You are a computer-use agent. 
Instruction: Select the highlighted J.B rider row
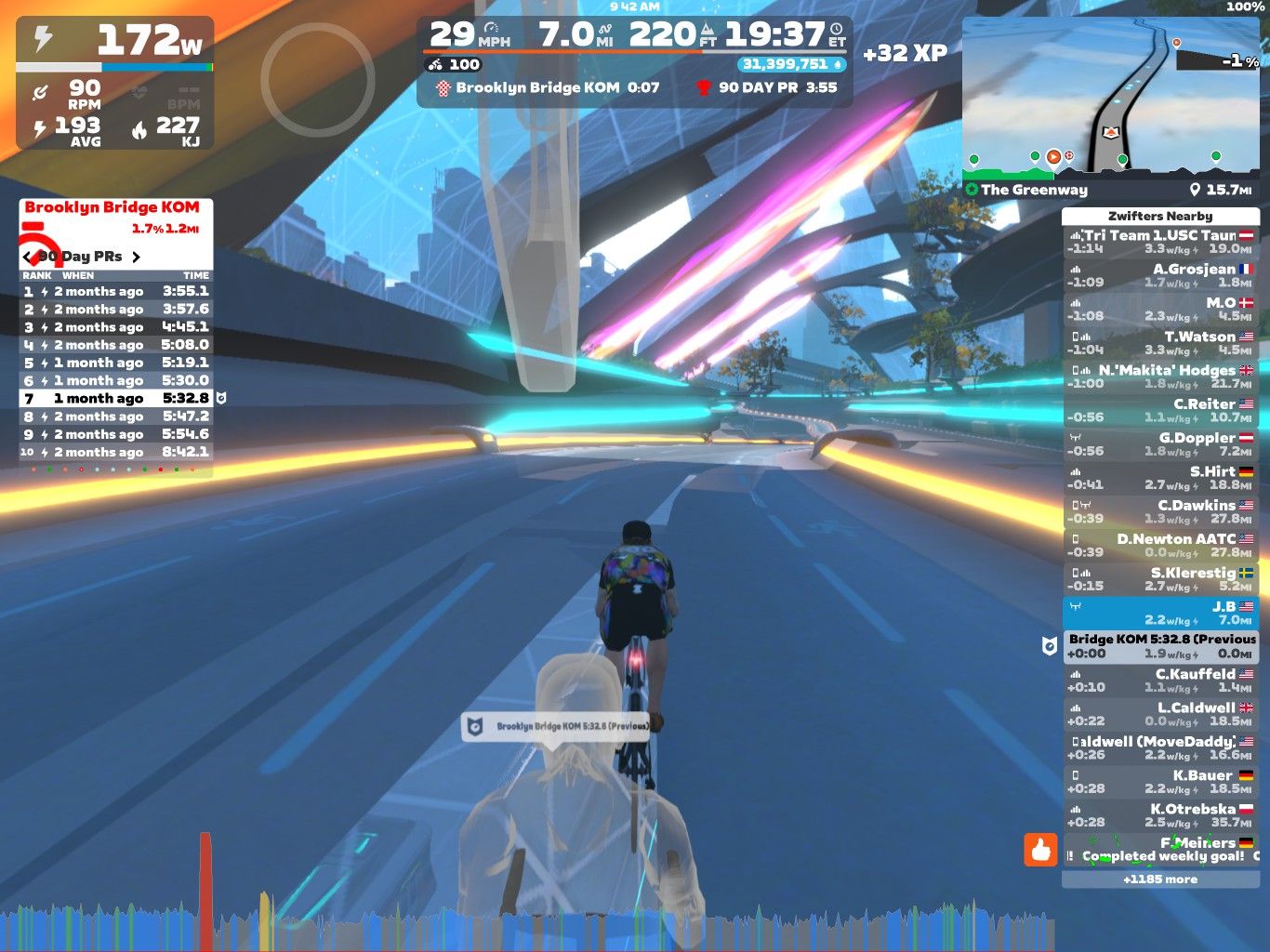pyautogui.click(x=1160, y=613)
